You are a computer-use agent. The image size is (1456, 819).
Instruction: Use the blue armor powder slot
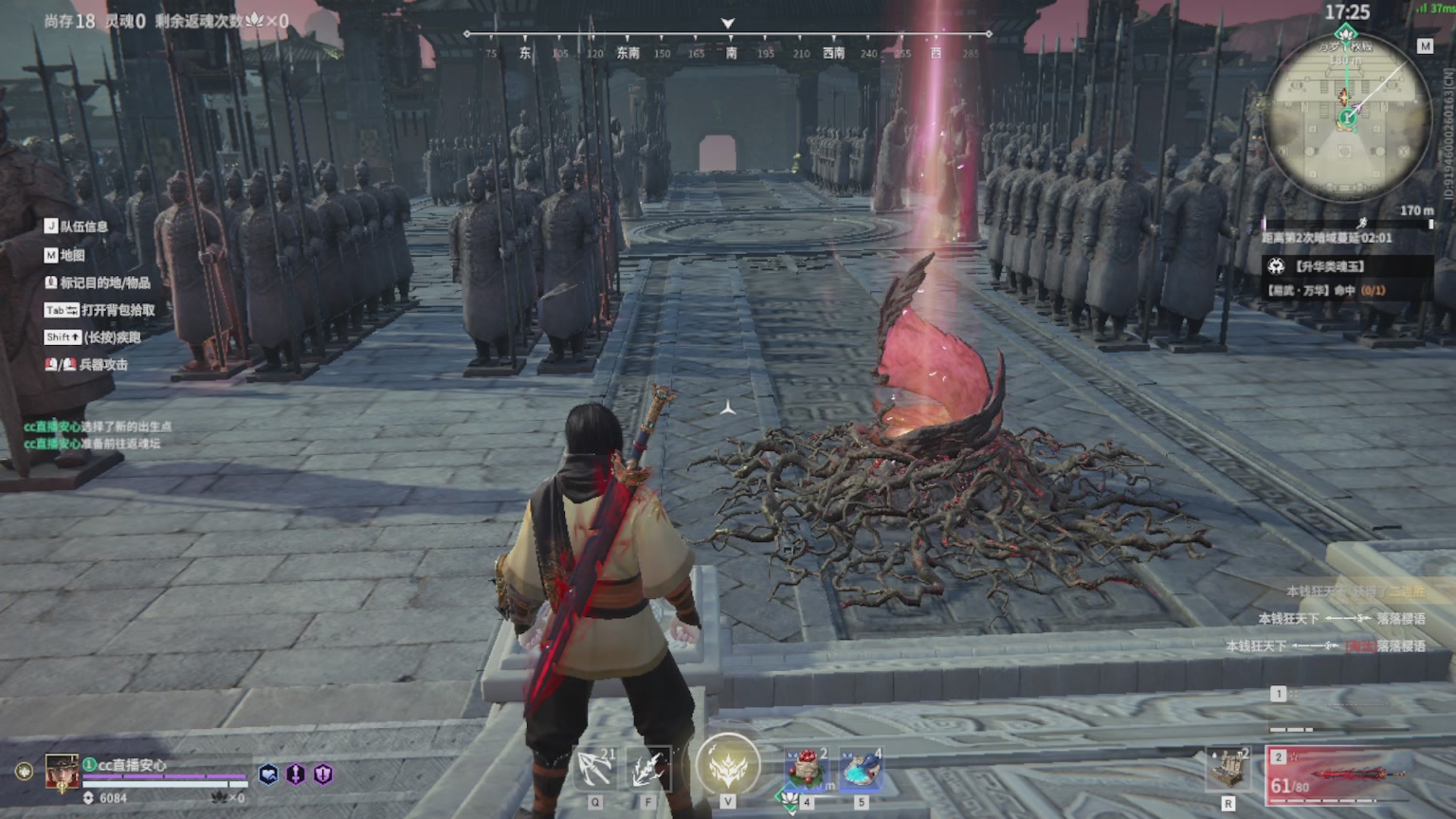point(861,769)
